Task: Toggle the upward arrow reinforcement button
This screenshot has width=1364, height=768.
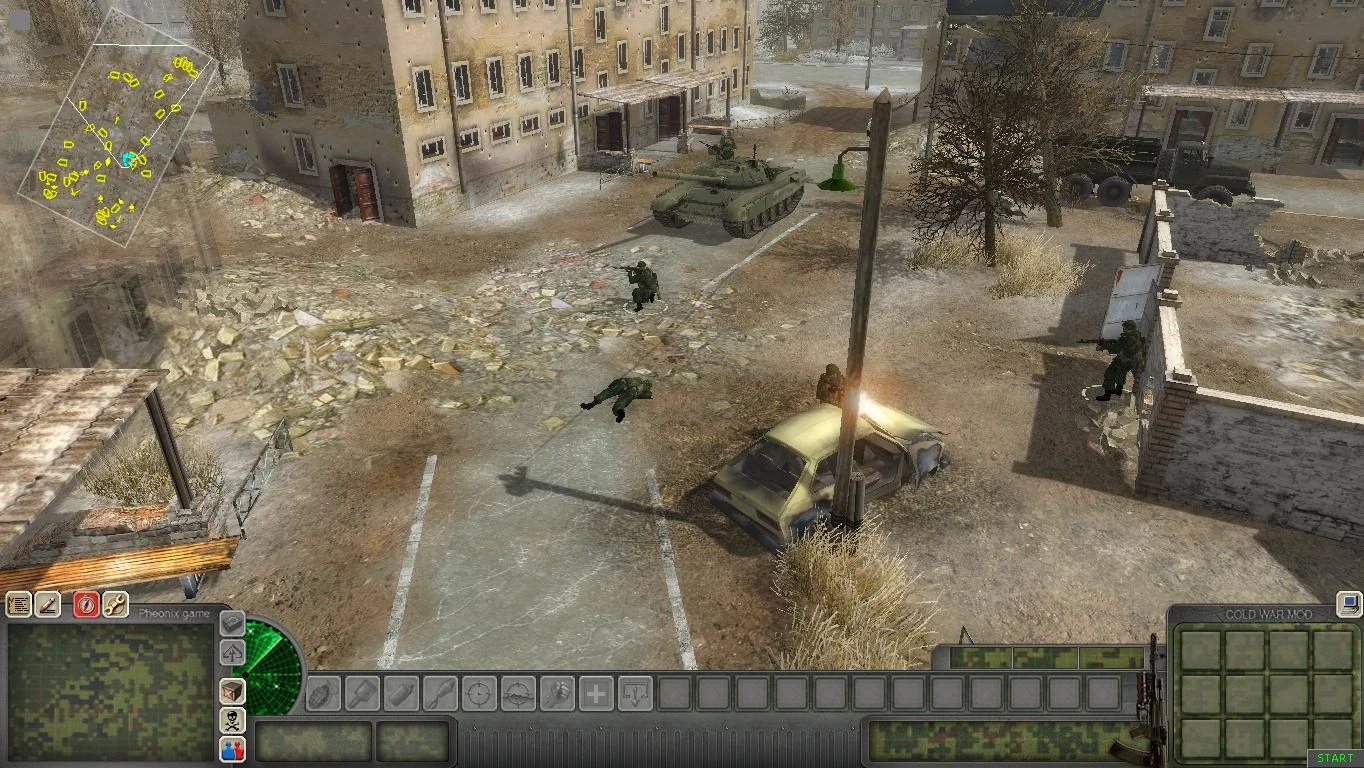Action: tap(230, 654)
